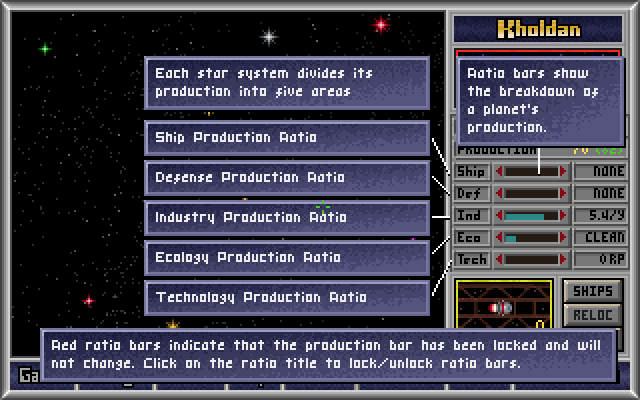Increase Tech ratio with right arrow
This screenshot has height=400, width=640.
click(563, 259)
